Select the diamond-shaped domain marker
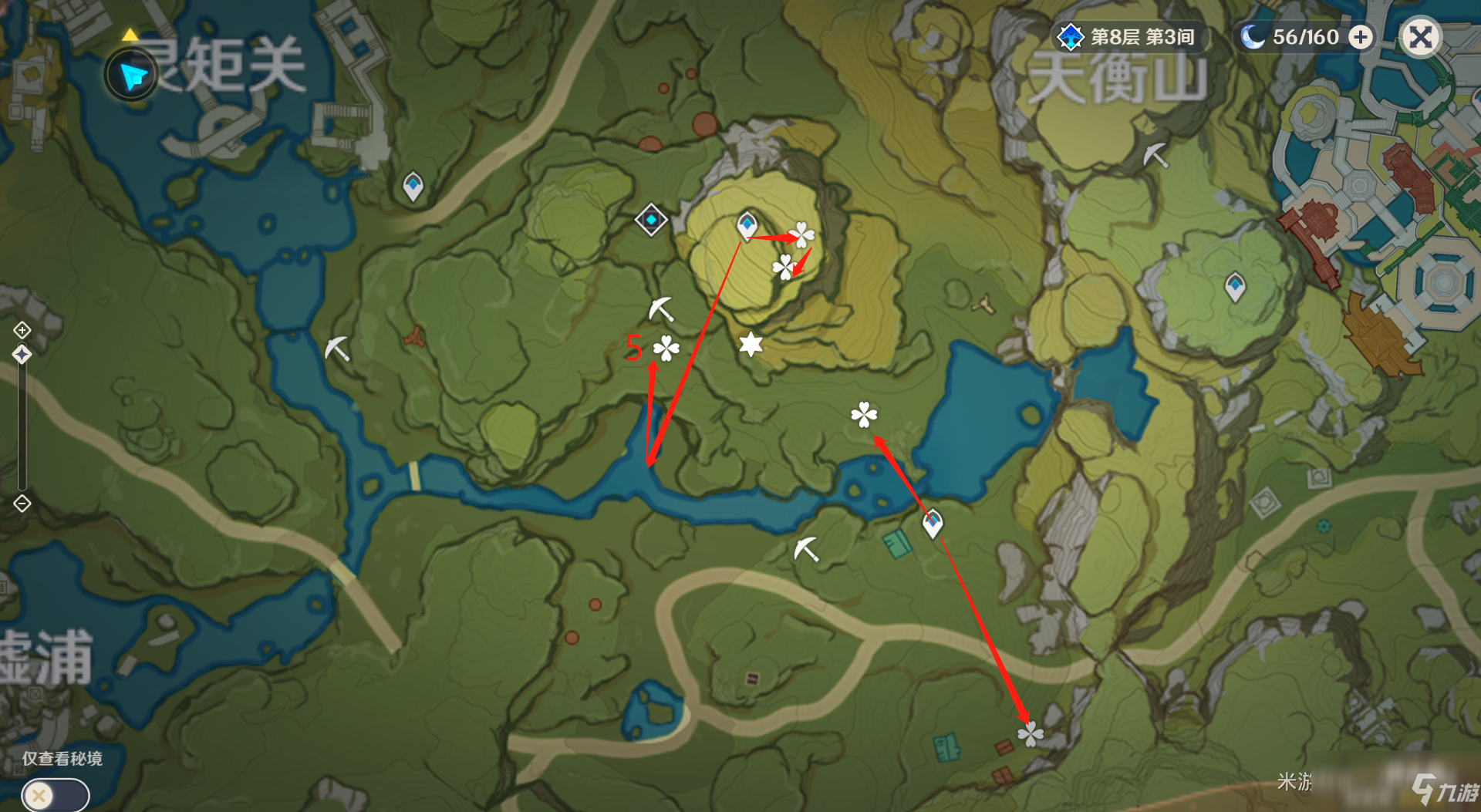Screen dimensions: 1481x812 point(651,221)
